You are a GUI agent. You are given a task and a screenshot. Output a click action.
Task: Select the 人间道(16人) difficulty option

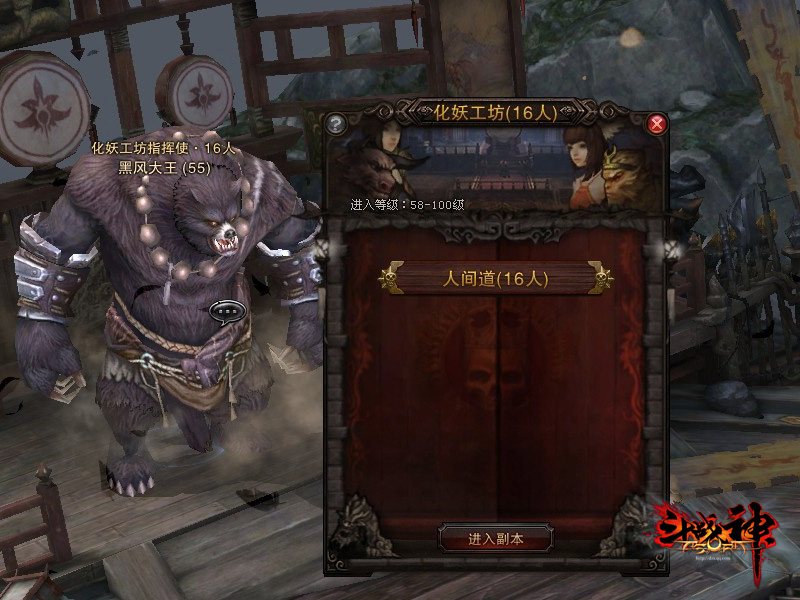(x=496, y=279)
